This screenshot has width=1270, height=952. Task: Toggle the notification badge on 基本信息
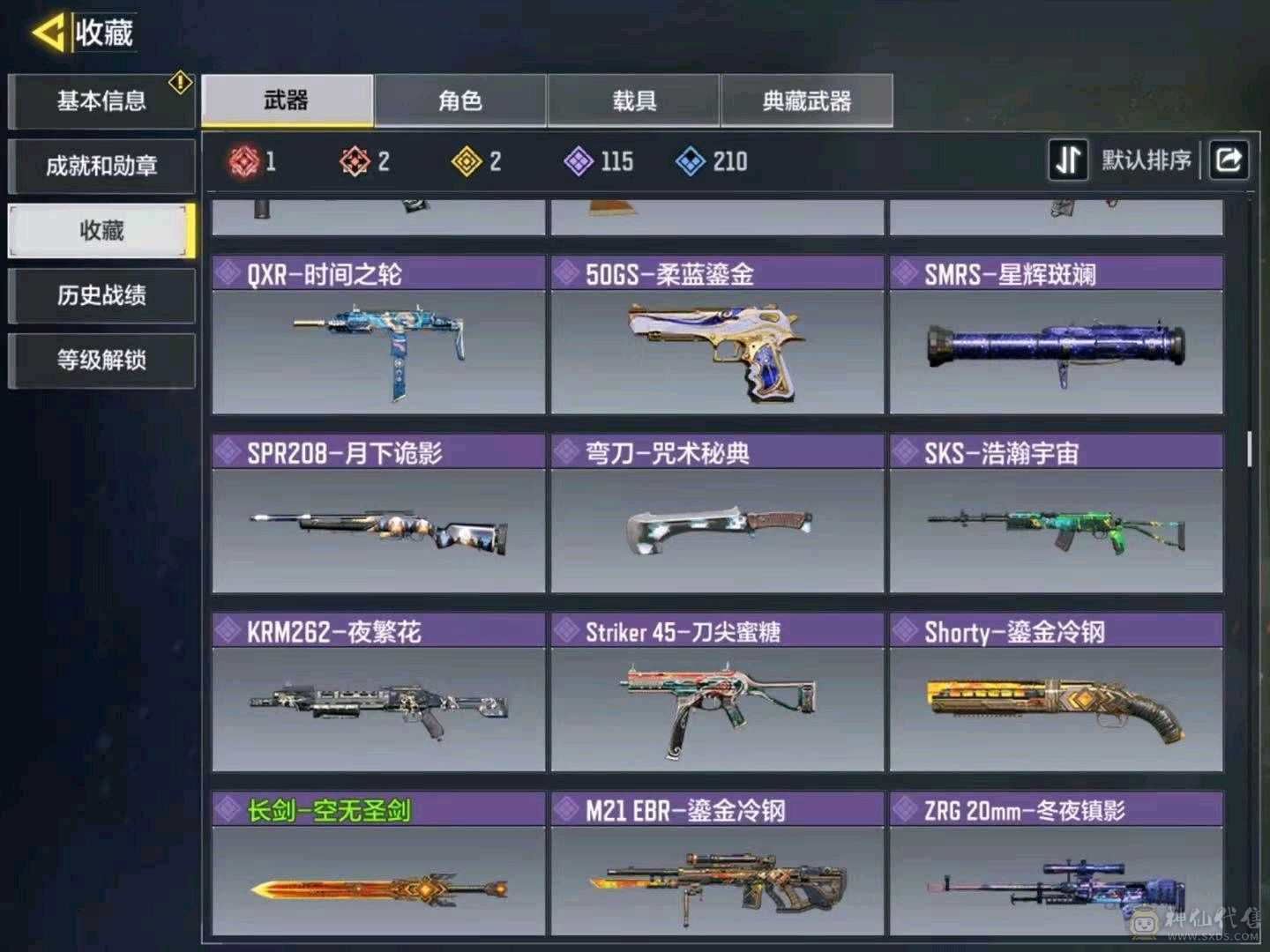point(179,81)
